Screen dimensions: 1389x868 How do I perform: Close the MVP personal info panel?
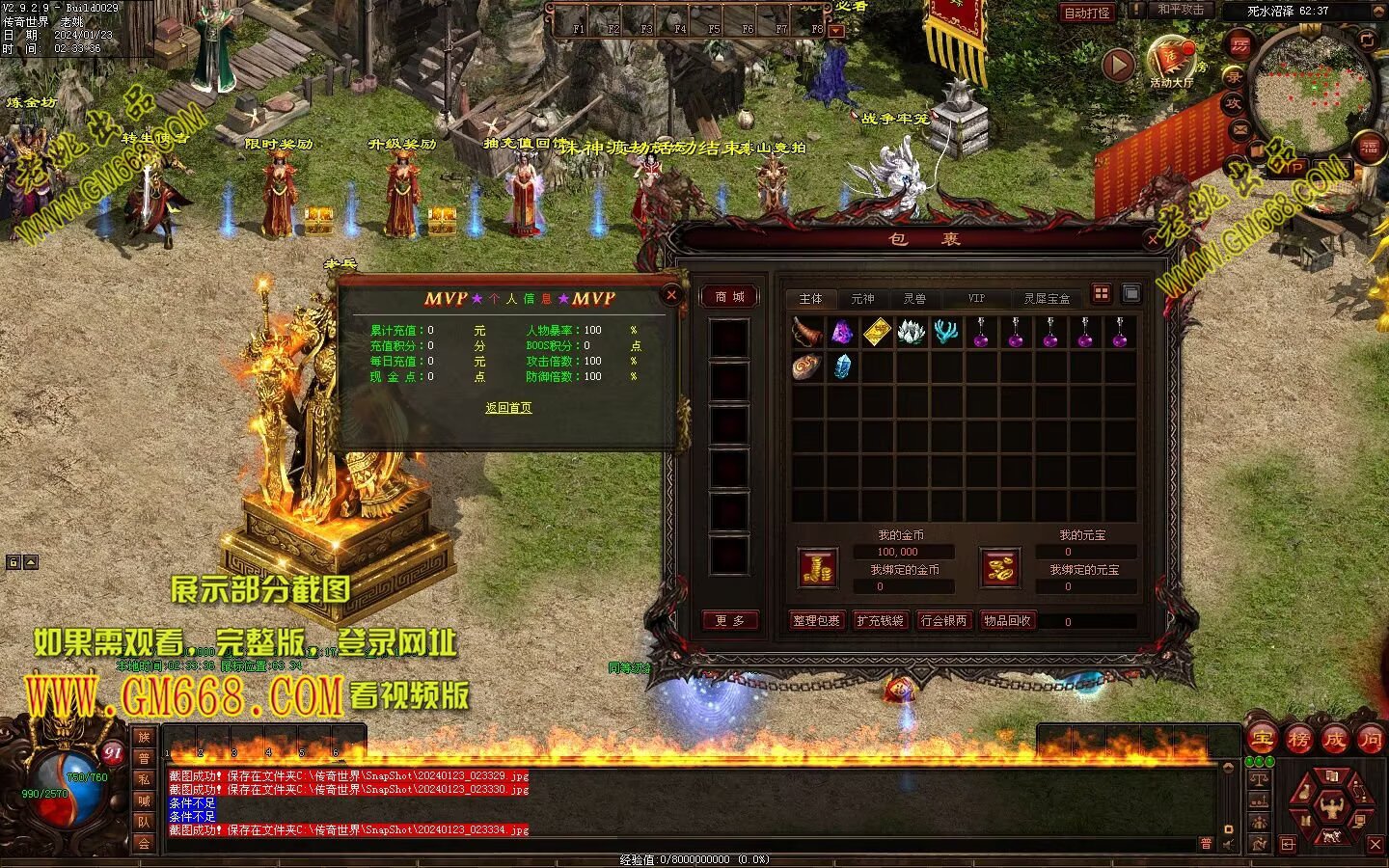click(x=671, y=295)
